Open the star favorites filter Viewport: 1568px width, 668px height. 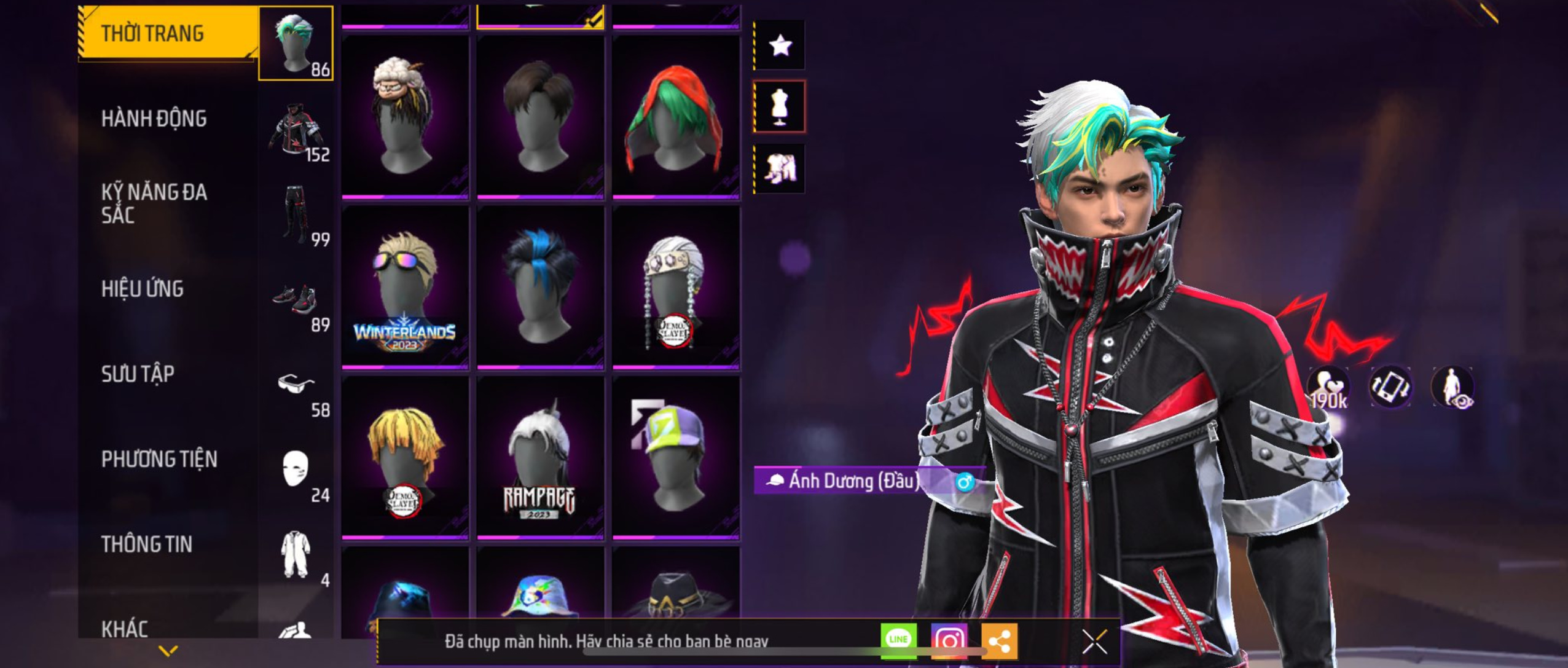(x=780, y=45)
